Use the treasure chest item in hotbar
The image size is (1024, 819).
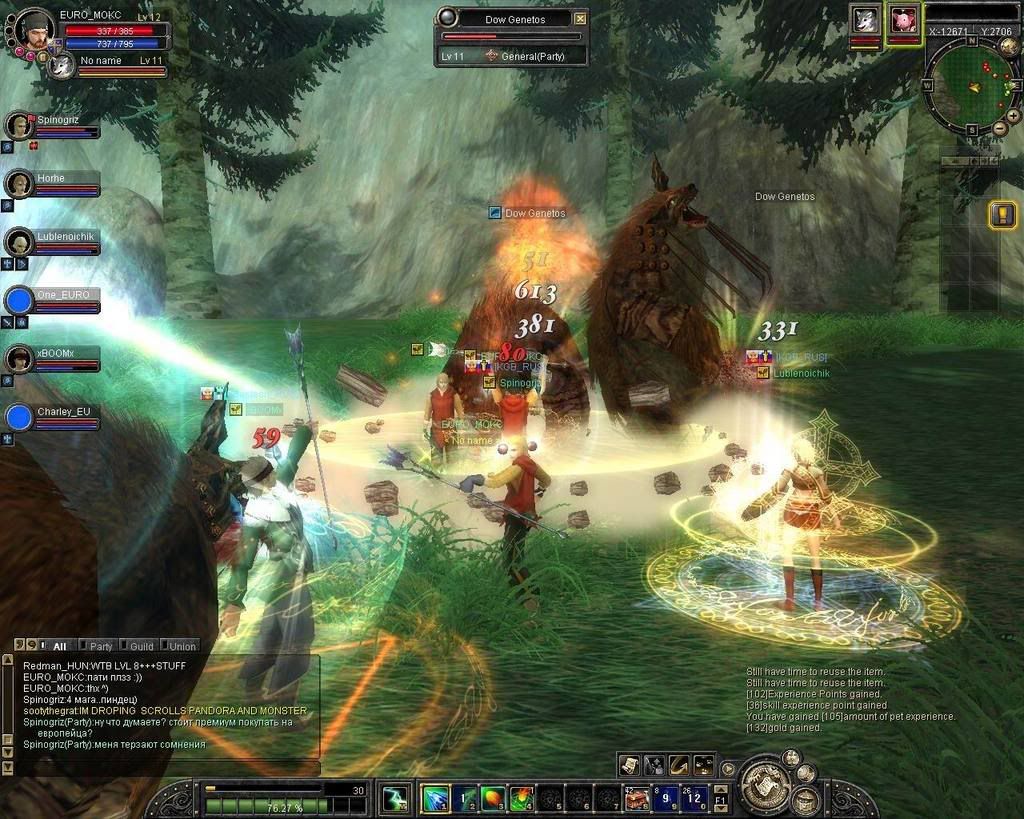[x=637, y=798]
